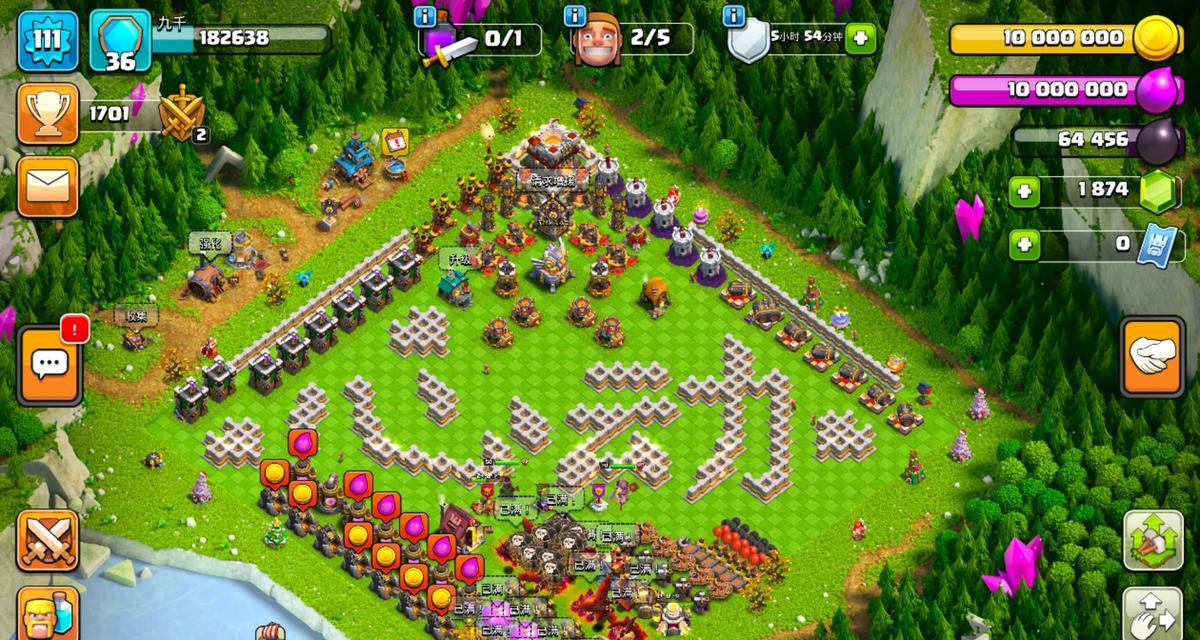This screenshot has height=640, width=1200.
Task: Open the legend league shield badge 36
Action: [119, 42]
